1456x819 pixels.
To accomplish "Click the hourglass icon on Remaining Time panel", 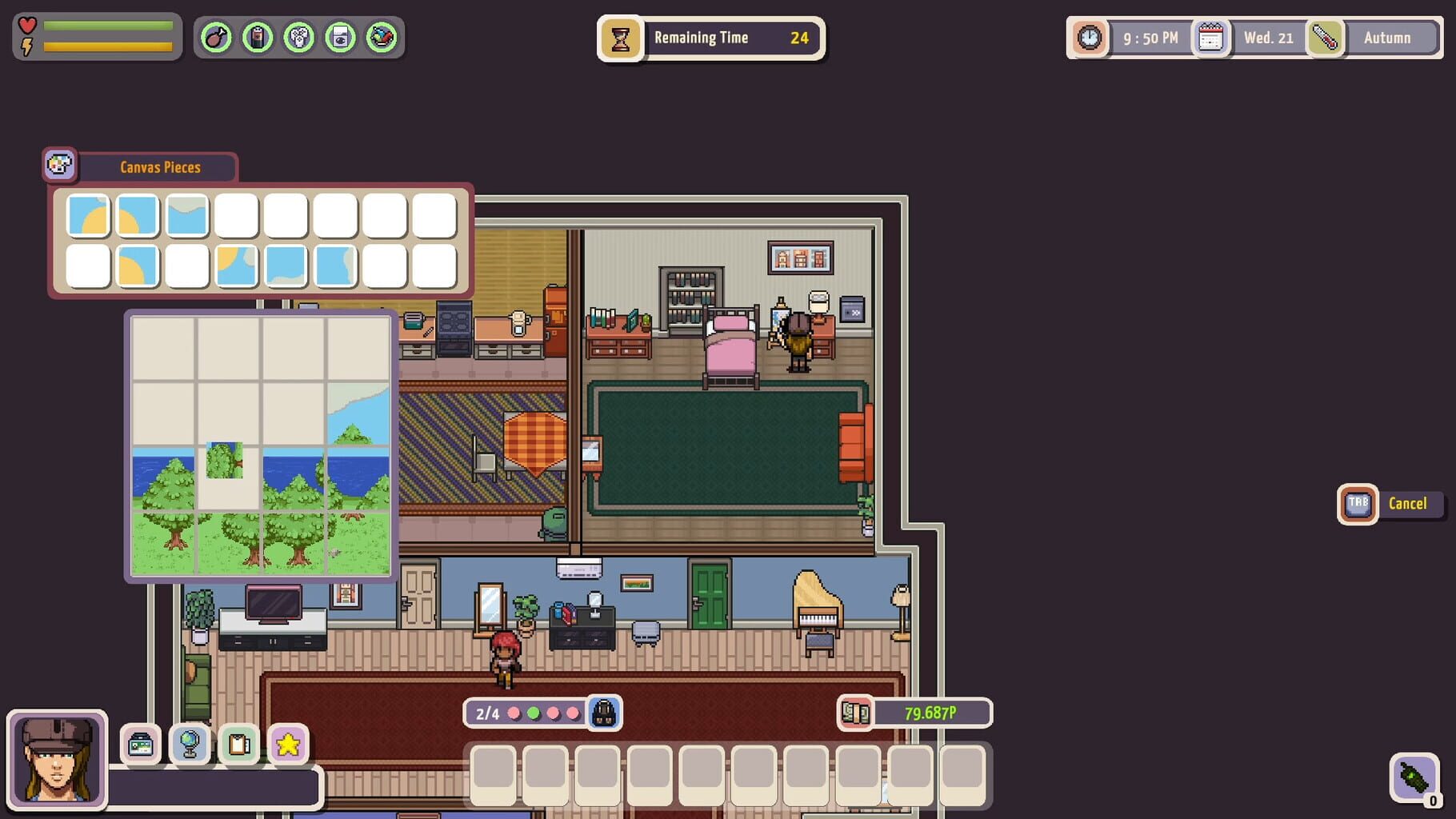I will click(621, 38).
